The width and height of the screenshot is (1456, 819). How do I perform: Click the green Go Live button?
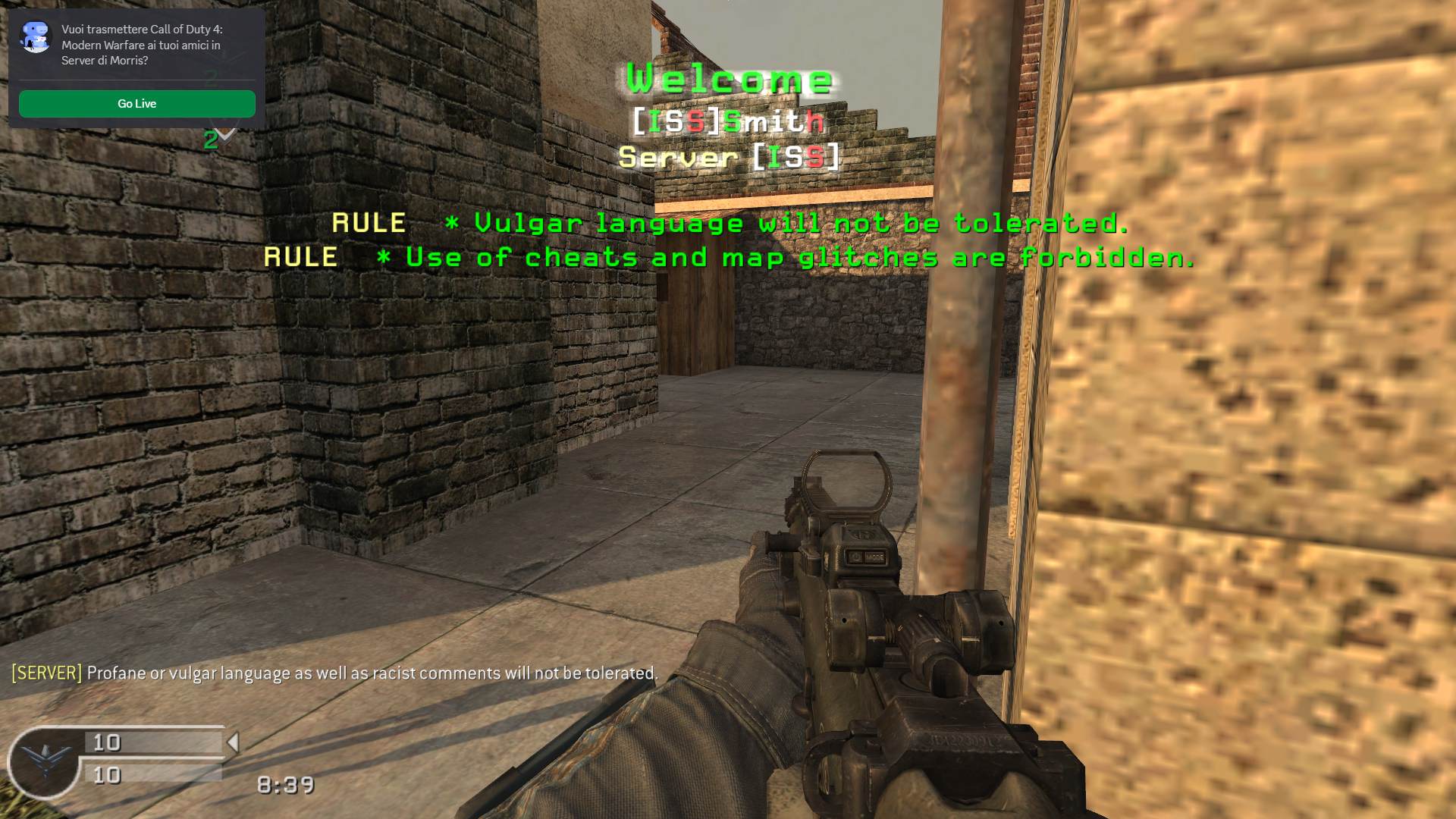(136, 104)
